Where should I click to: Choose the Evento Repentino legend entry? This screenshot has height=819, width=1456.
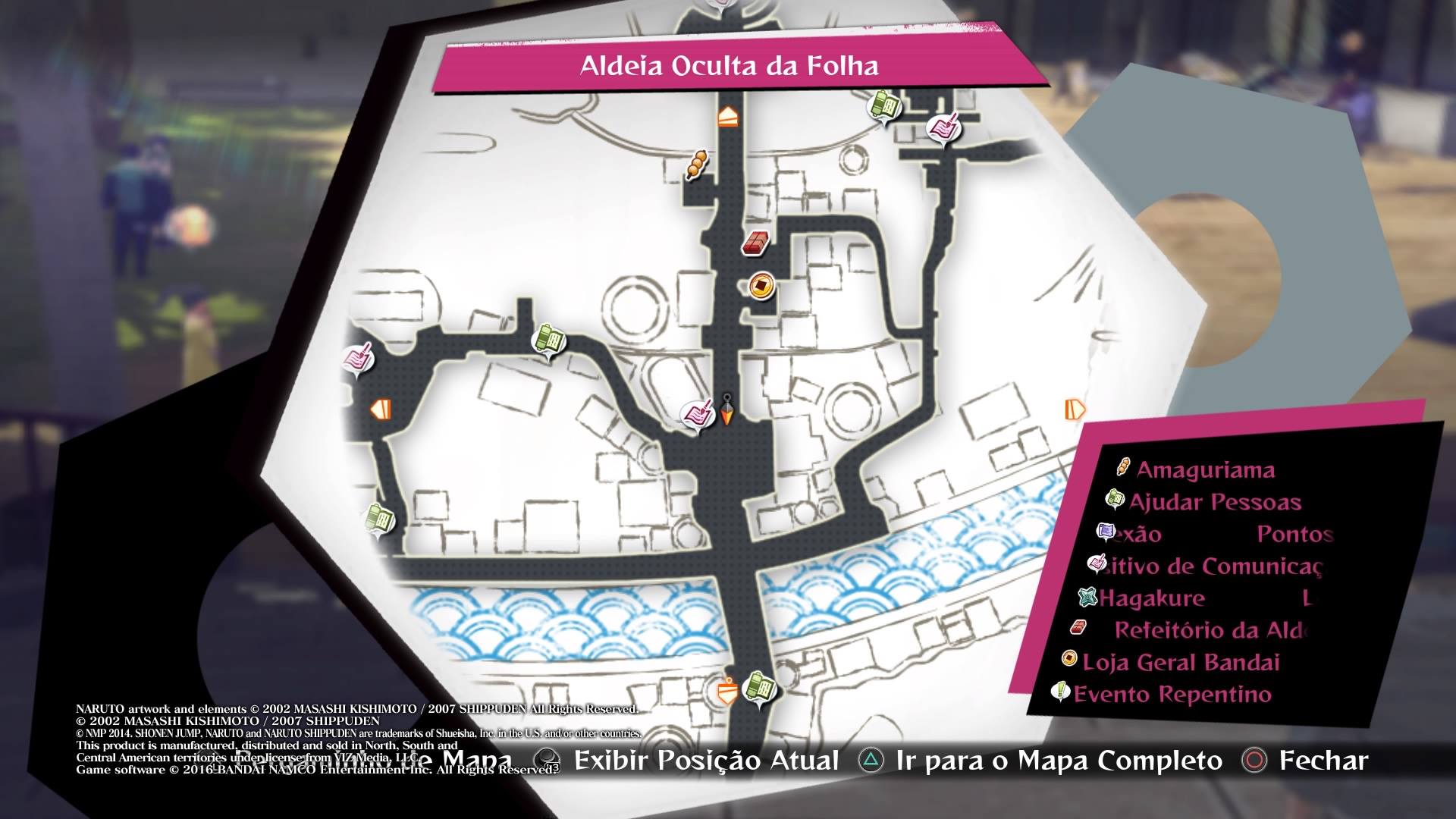pyautogui.click(x=1172, y=694)
